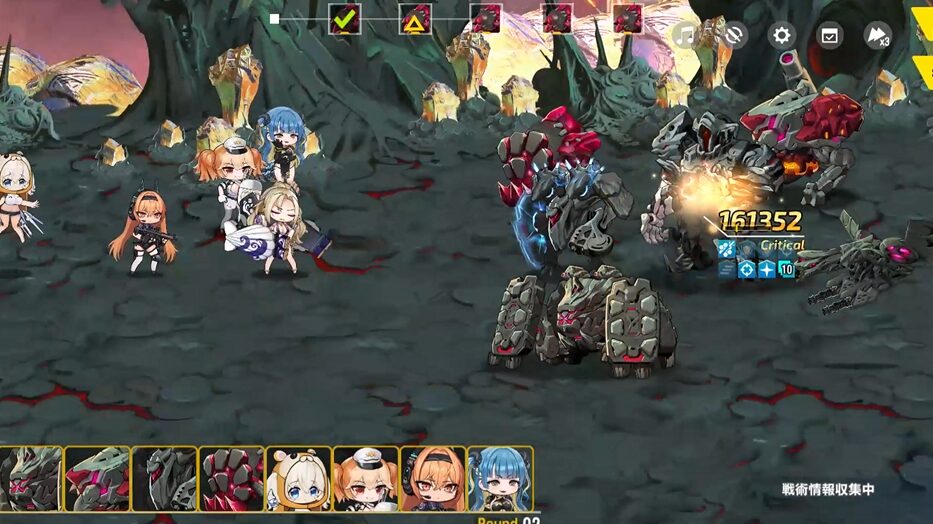Screen dimensions: 933x524
Task: Toggle the music note button
Action: (x=685, y=36)
